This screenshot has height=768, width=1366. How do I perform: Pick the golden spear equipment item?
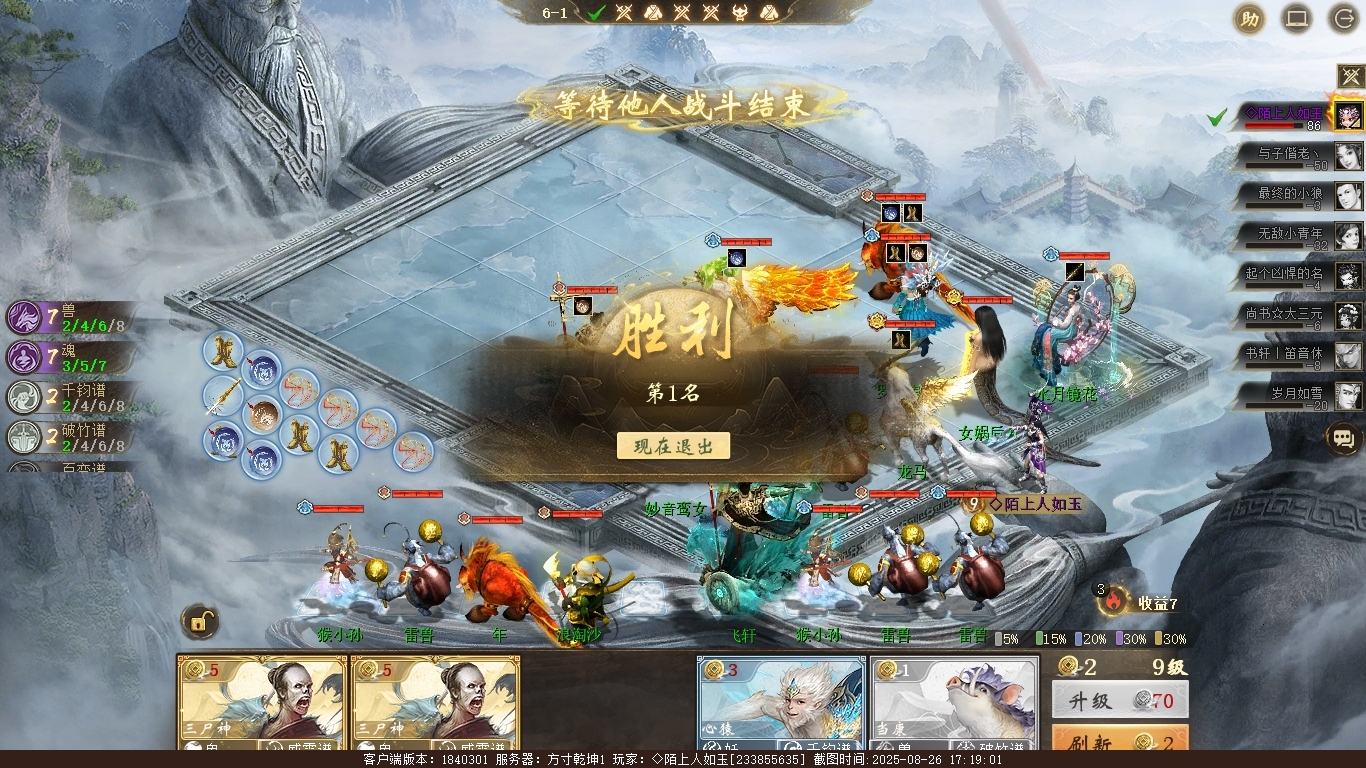[x=223, y=397]
